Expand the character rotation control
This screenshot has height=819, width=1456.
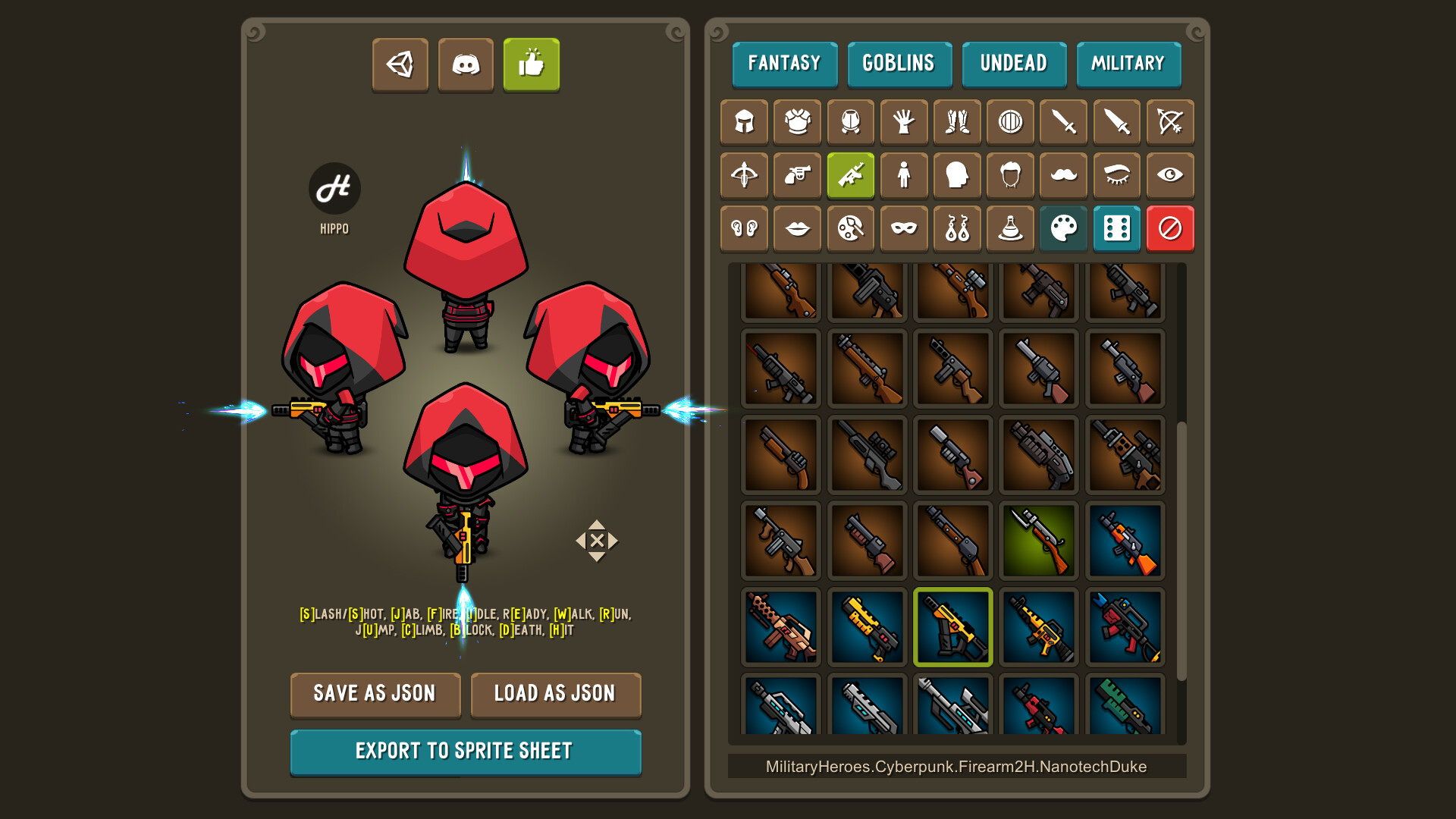coord(596,541)
